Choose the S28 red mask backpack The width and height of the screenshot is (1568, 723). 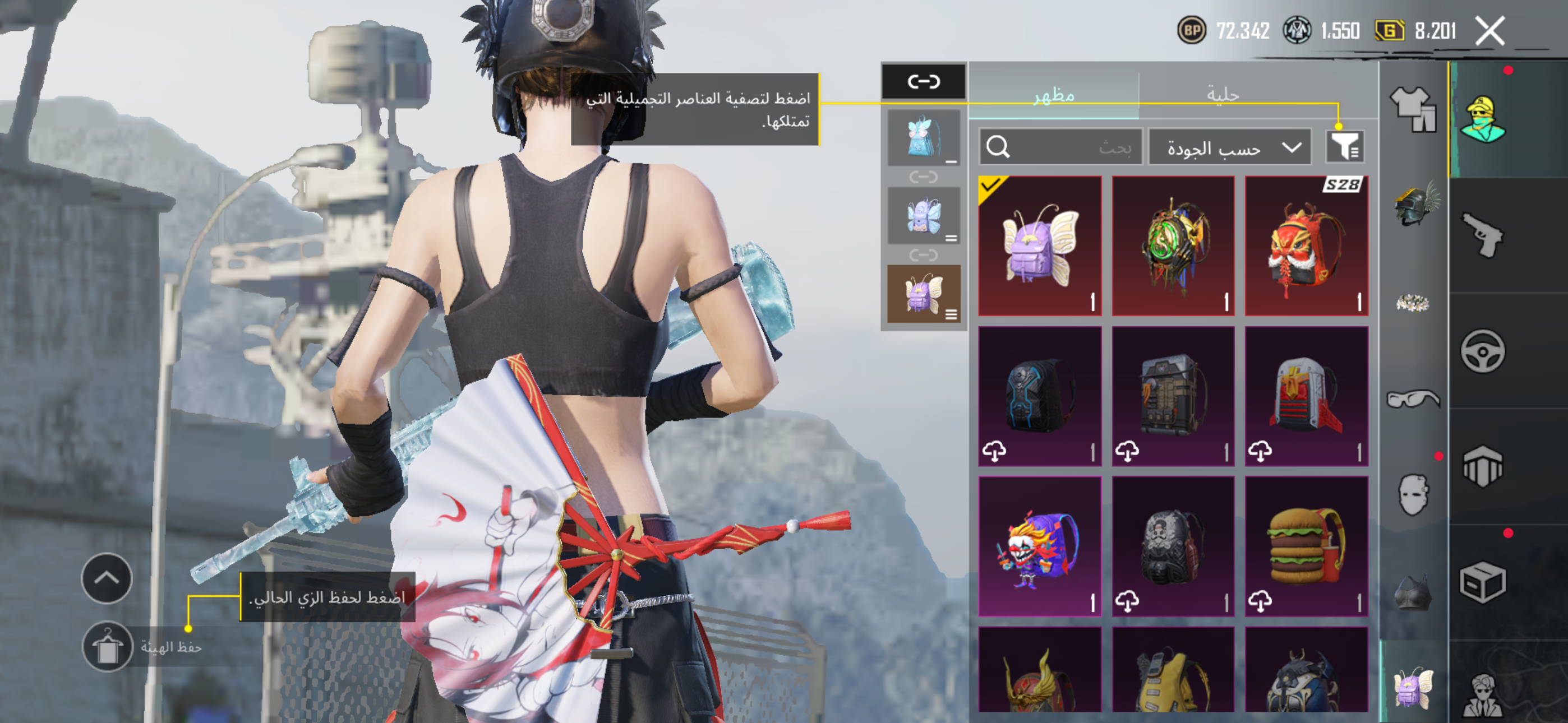coord(1306,246)
